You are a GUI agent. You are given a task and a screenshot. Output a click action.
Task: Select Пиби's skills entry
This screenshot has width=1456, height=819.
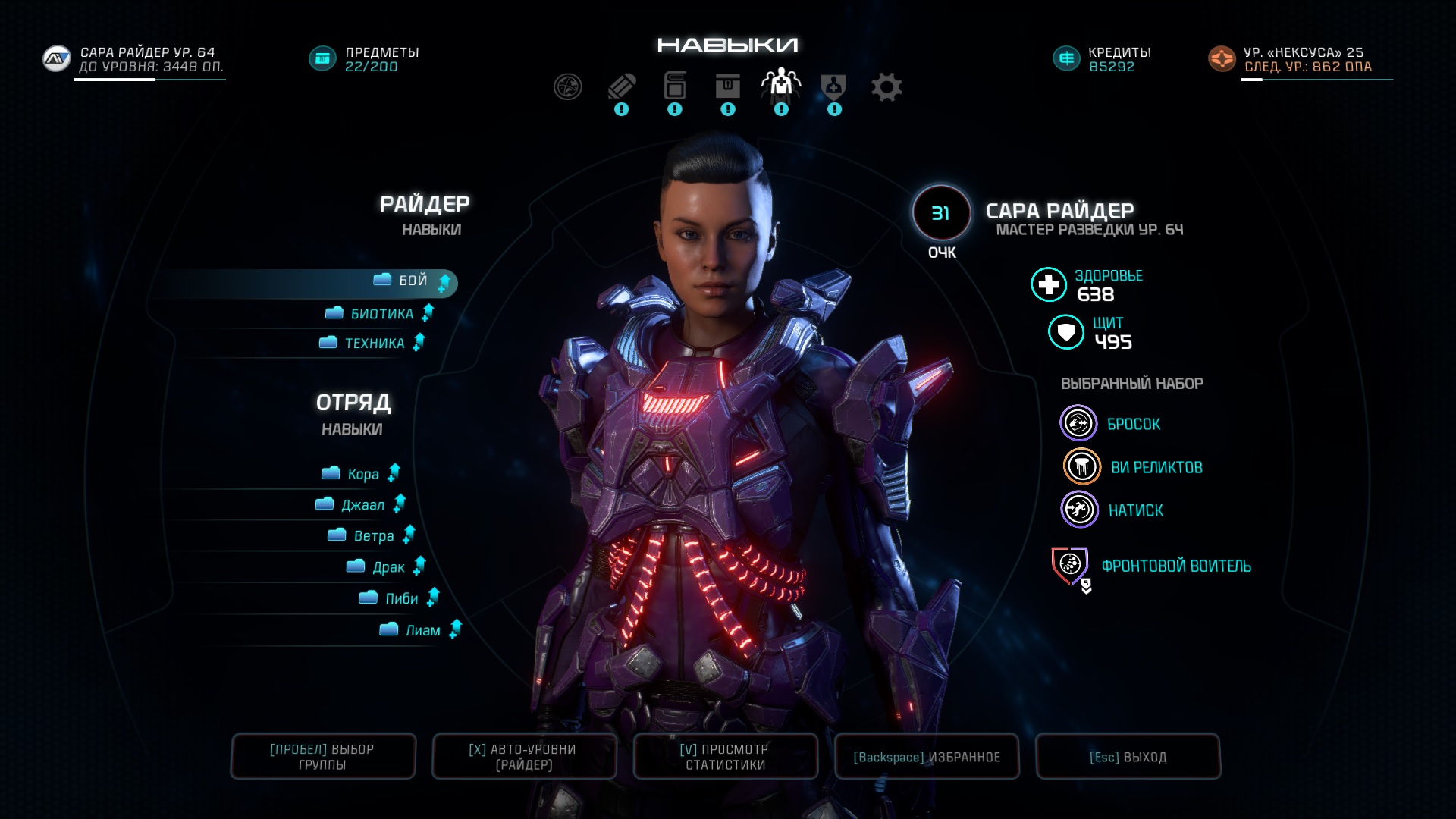pyautogui.click(x=401, y=599)
